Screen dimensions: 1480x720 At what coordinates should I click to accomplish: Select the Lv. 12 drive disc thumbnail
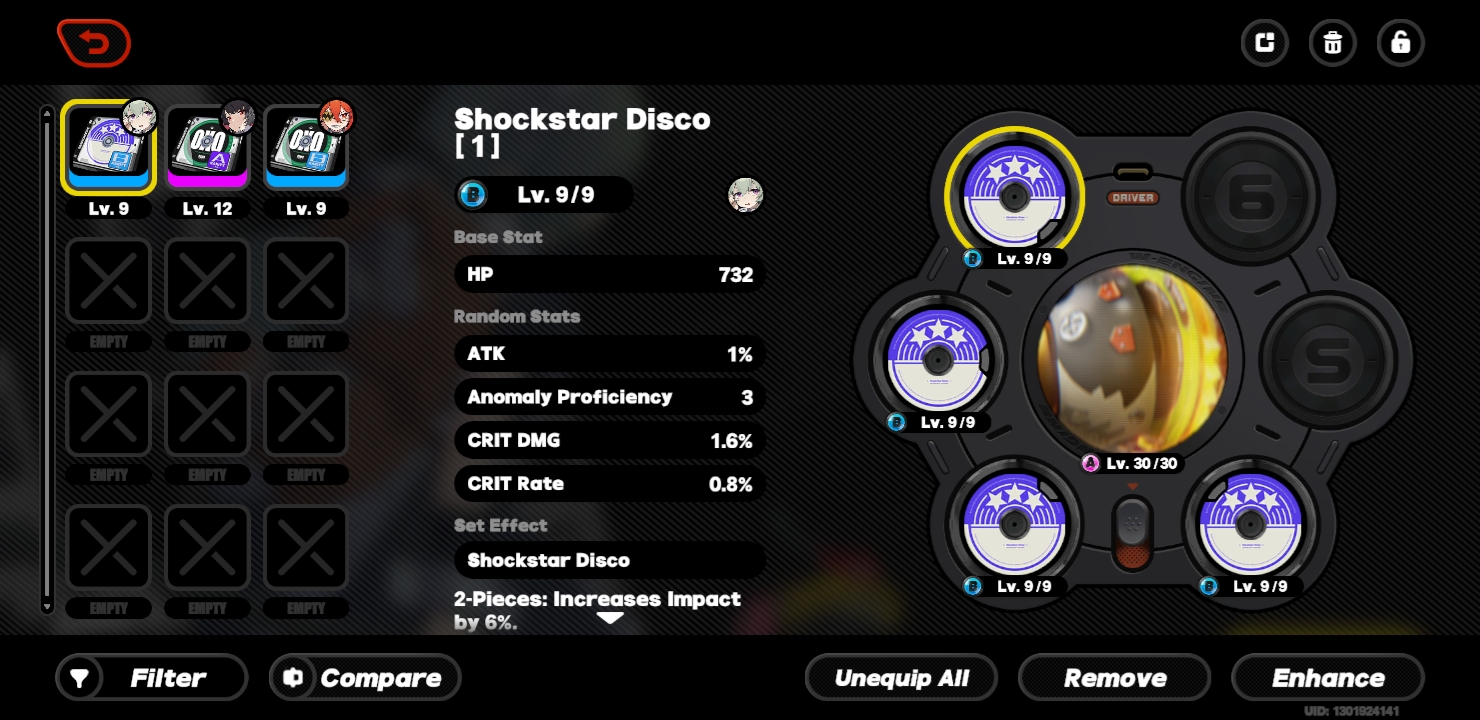tap(207, 147)
